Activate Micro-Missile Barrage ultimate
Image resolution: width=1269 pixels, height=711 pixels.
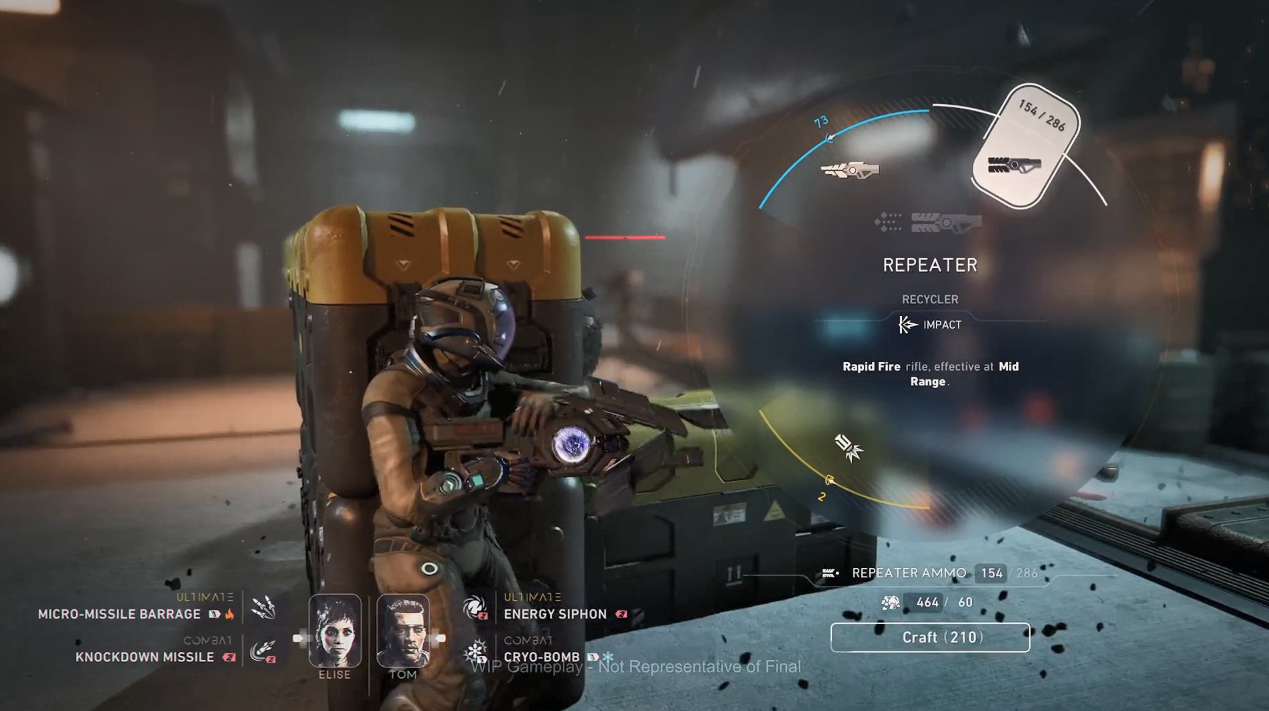coord(264,607)
